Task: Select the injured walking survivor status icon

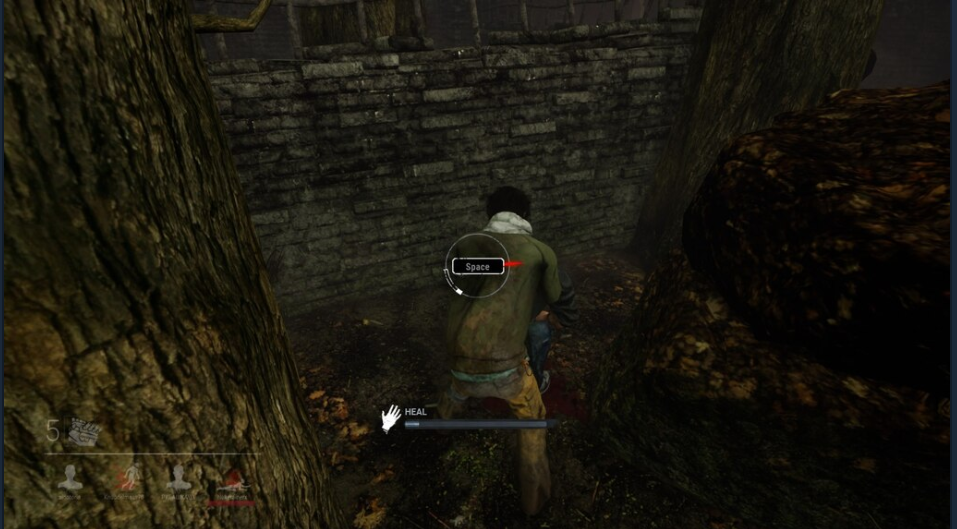Action: (128, 476)
